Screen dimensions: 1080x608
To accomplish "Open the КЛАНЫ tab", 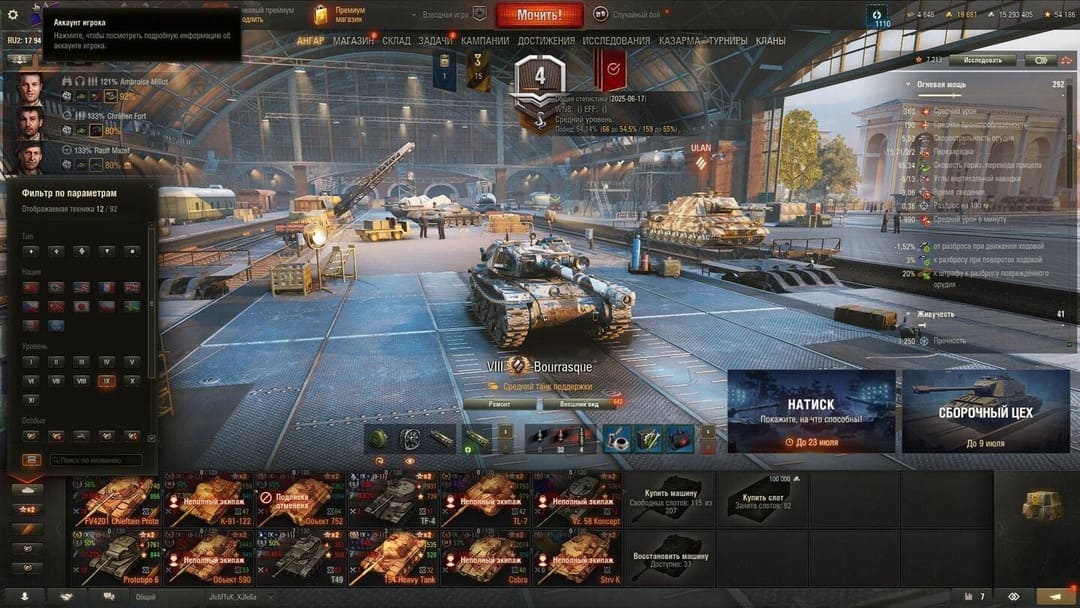I will coord(770,41).
